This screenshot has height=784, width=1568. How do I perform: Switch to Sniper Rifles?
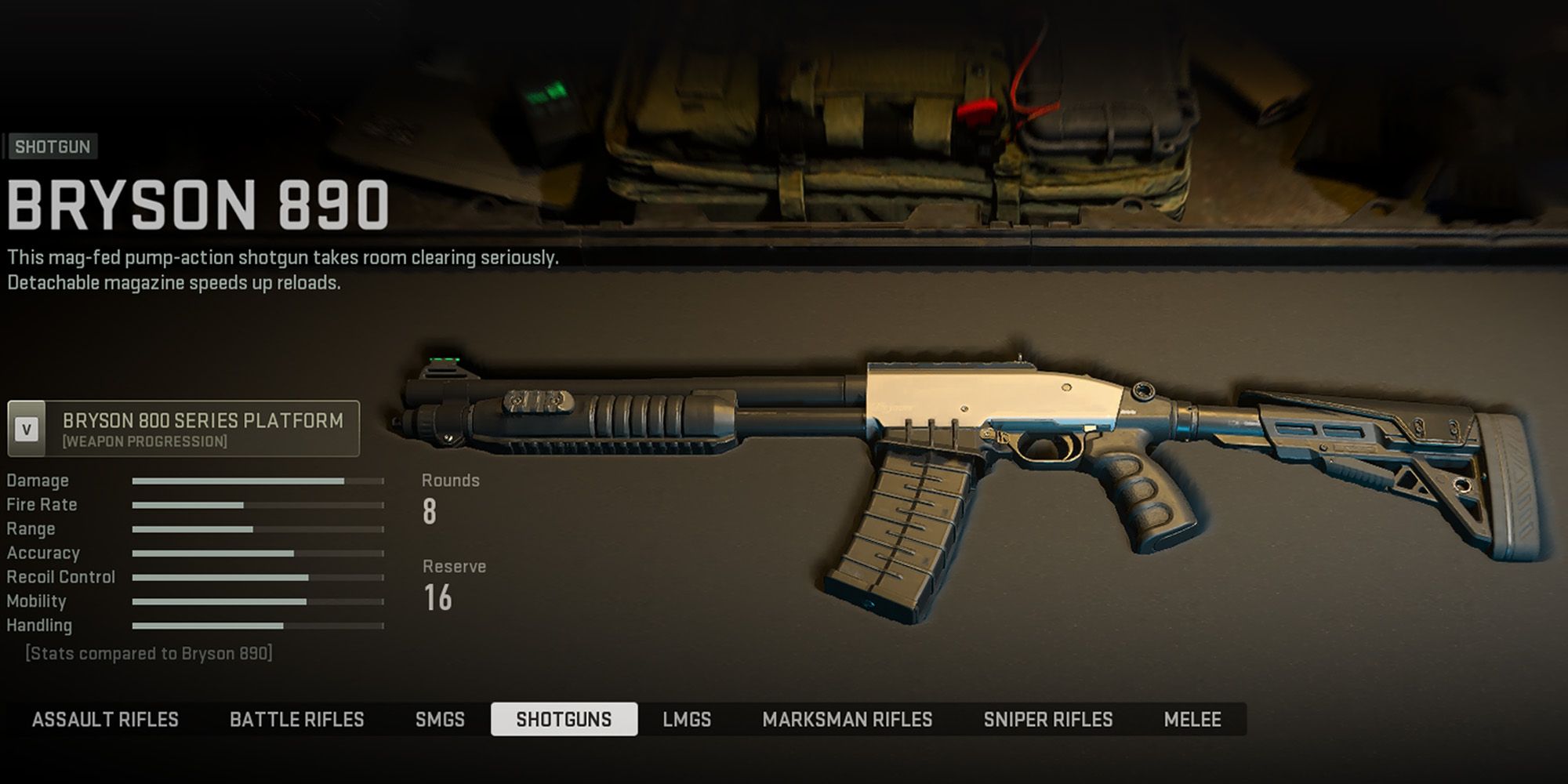pos(1049,719)
